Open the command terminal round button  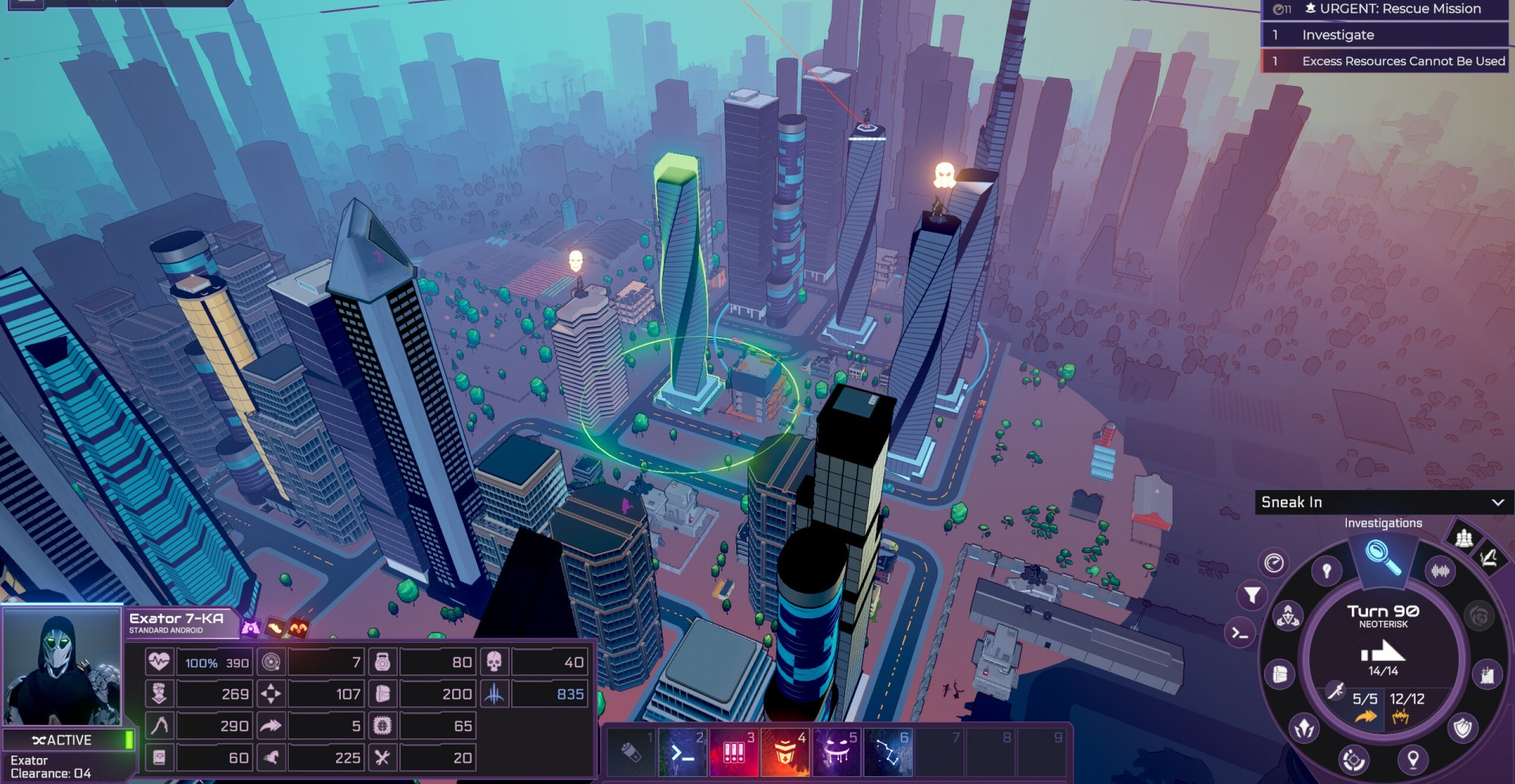1240,633
